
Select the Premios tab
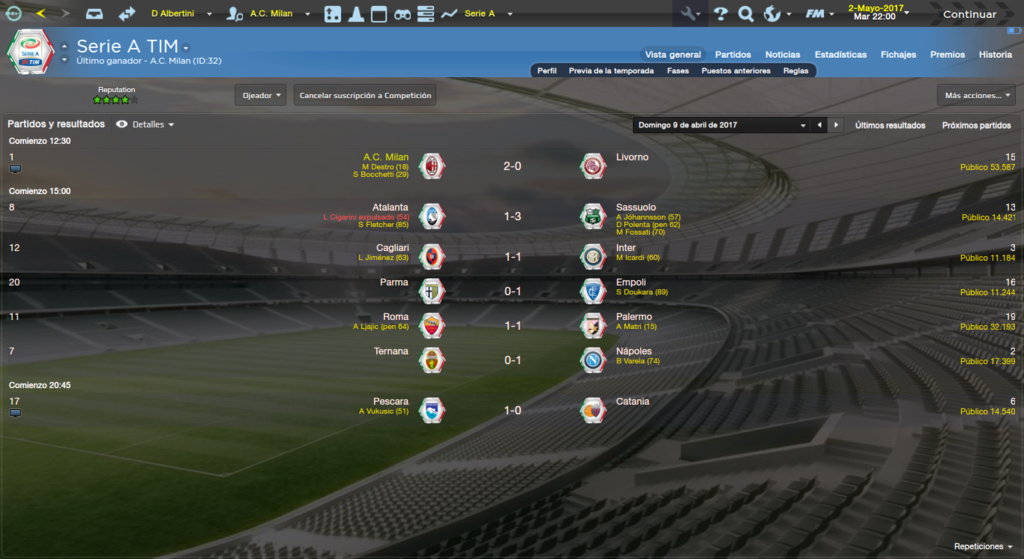pyautogui.click(x=947, y=54)
